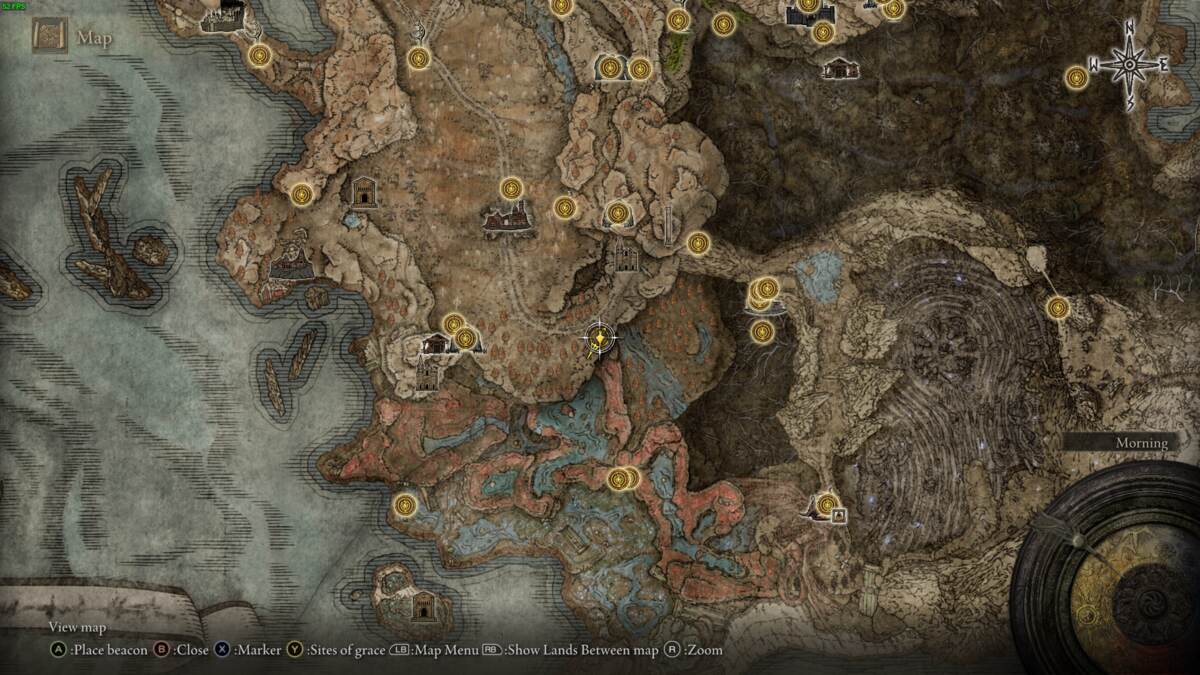The image size is (1200, 675).
Task: Select the grace at the crater's southern edge
Action: 827,505
